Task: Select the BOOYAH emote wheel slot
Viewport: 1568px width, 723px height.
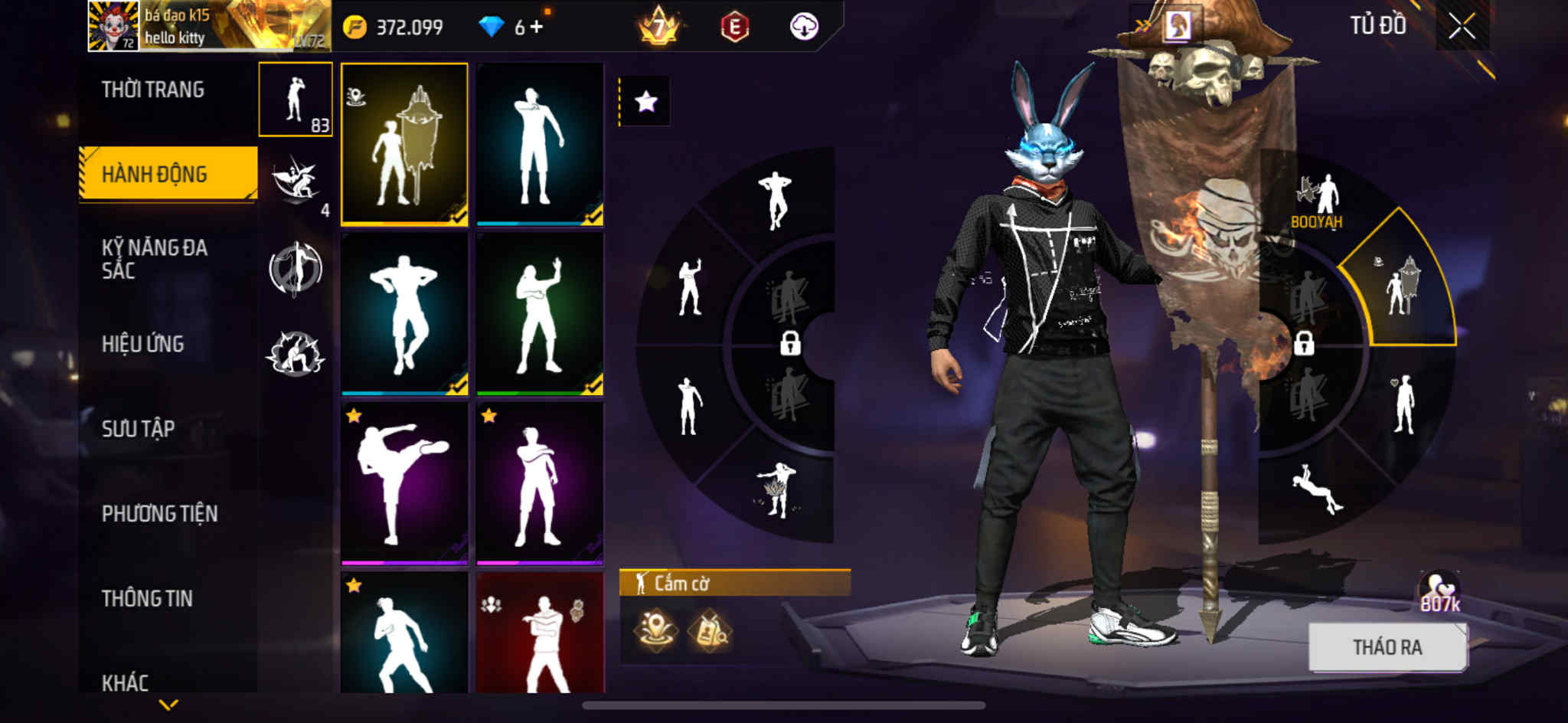Action: 1317,201
